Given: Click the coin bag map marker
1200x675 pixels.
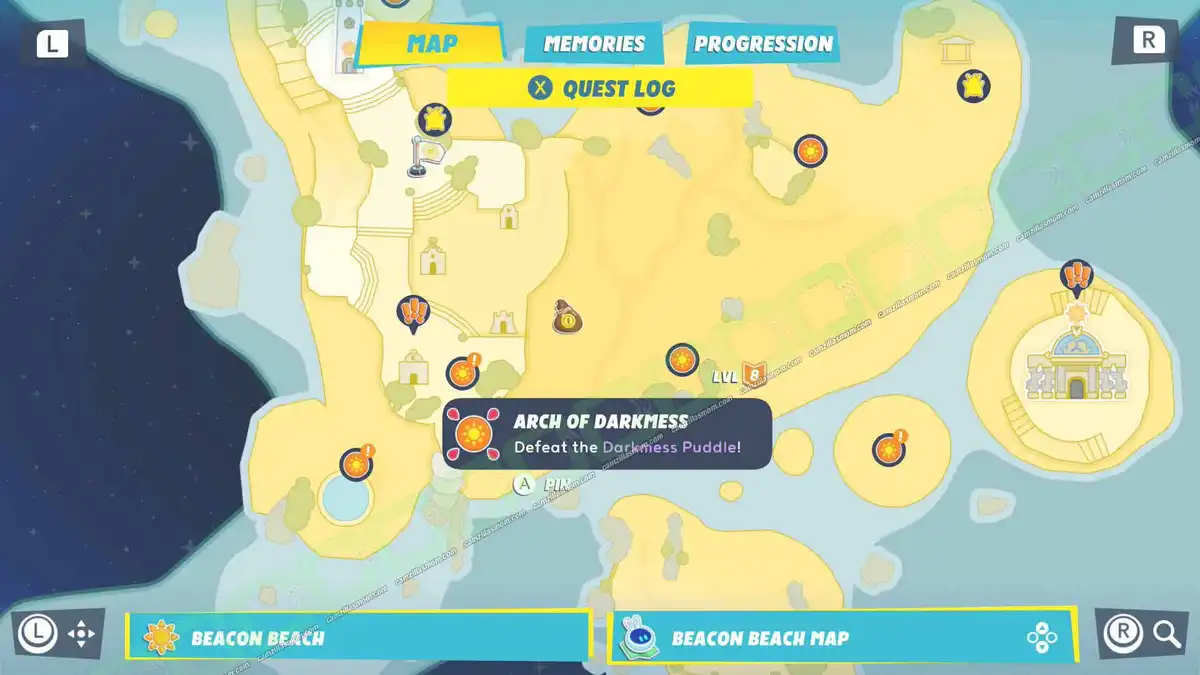Looking at the screenshot, I should point(567,318).
